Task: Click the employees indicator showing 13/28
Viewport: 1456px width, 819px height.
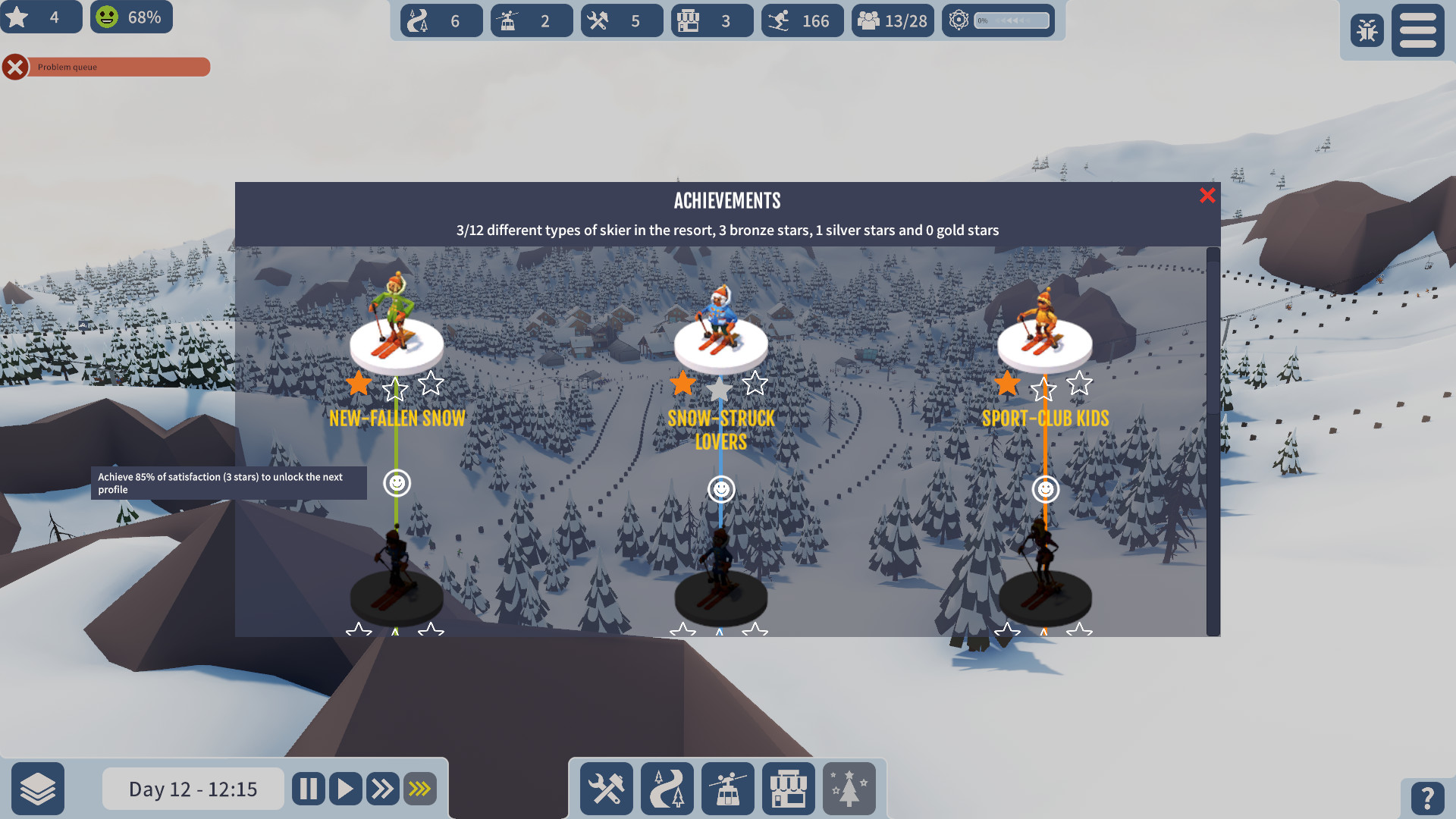Action: (893, 20)
